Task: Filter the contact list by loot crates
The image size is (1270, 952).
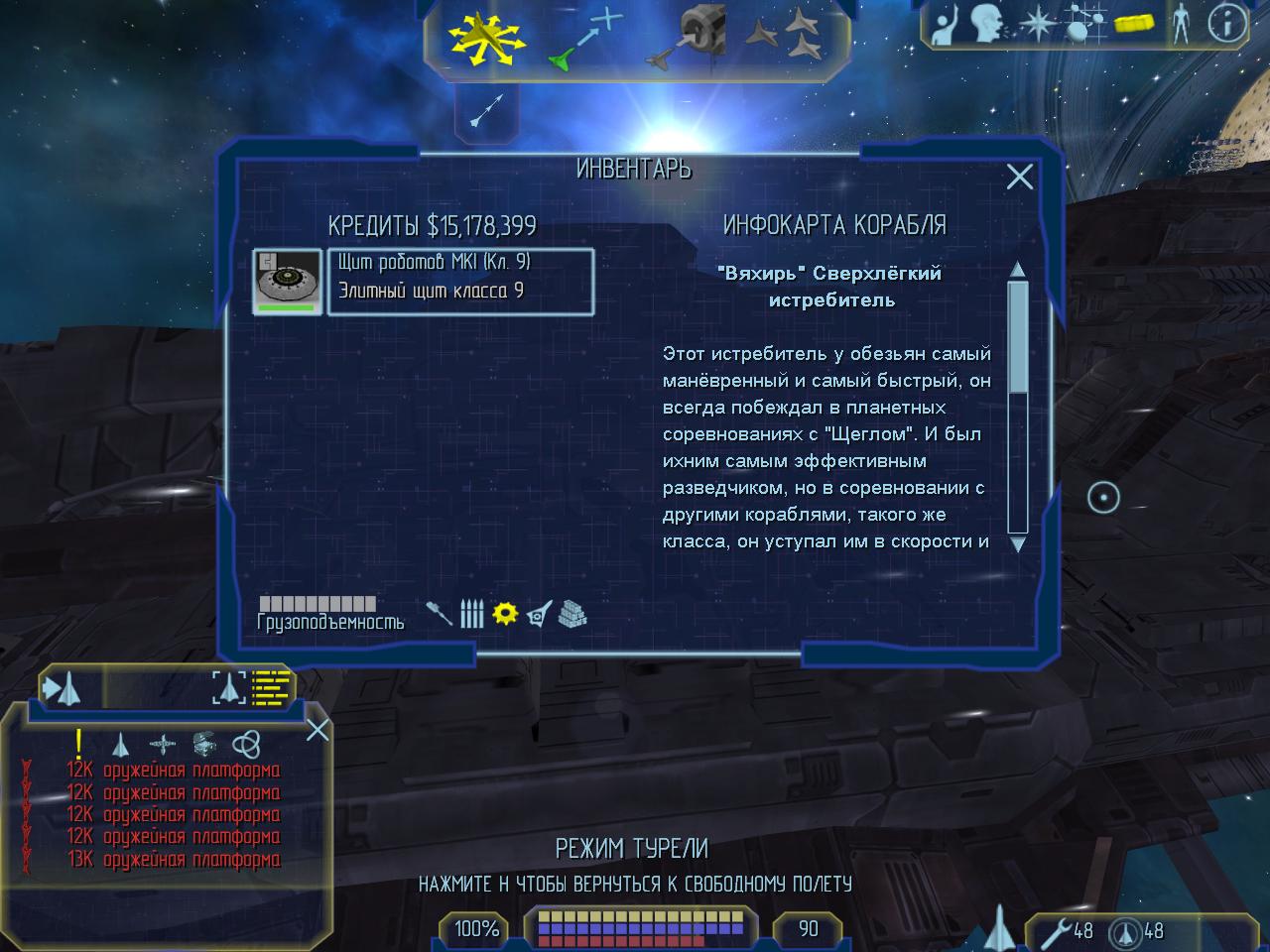Action: [x=204, y=744]
